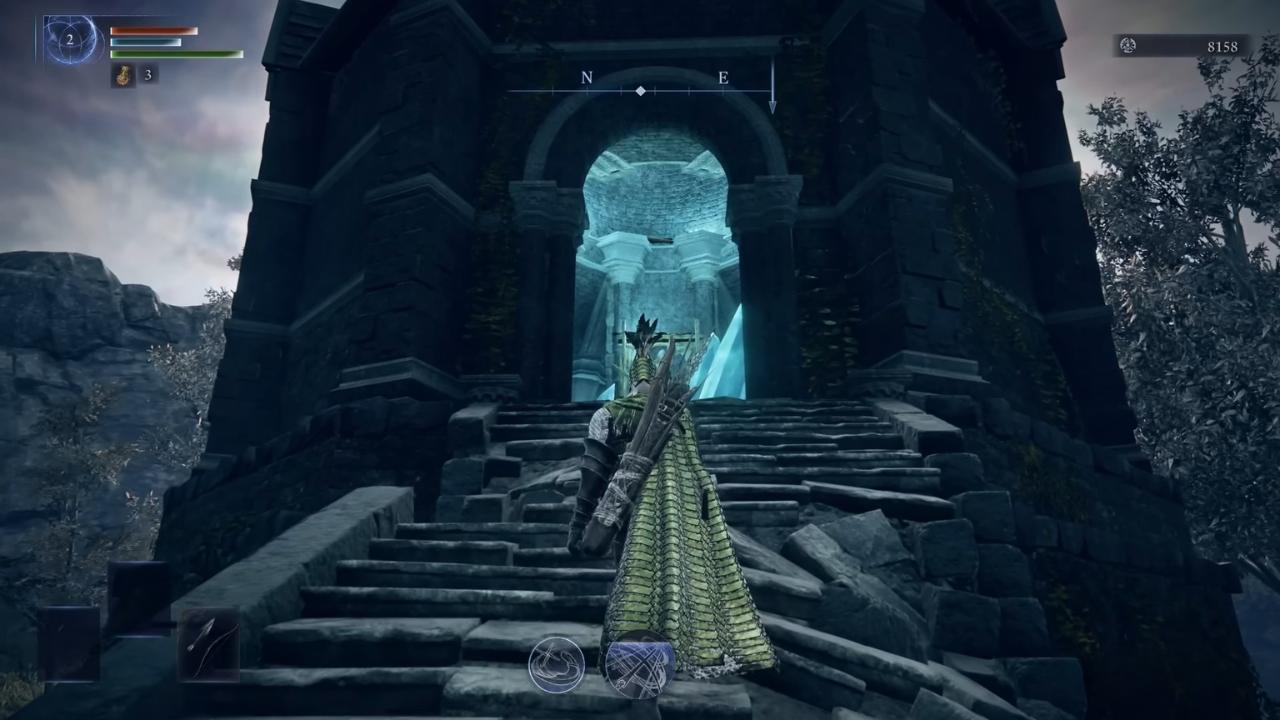
Task: Select the memorized spell icon showing 2
Action: (x=69, y=41)
